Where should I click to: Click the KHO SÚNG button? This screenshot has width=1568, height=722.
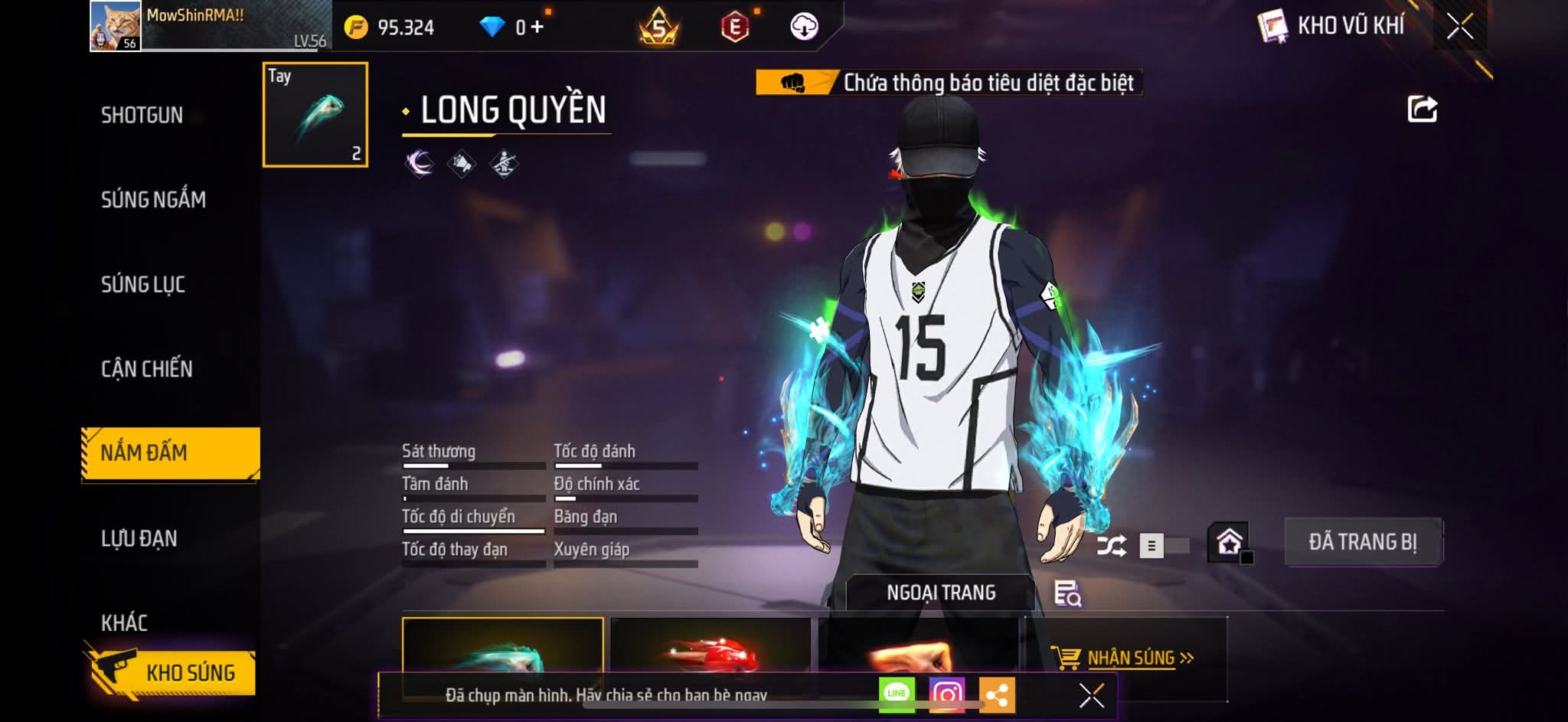(175, 672)
